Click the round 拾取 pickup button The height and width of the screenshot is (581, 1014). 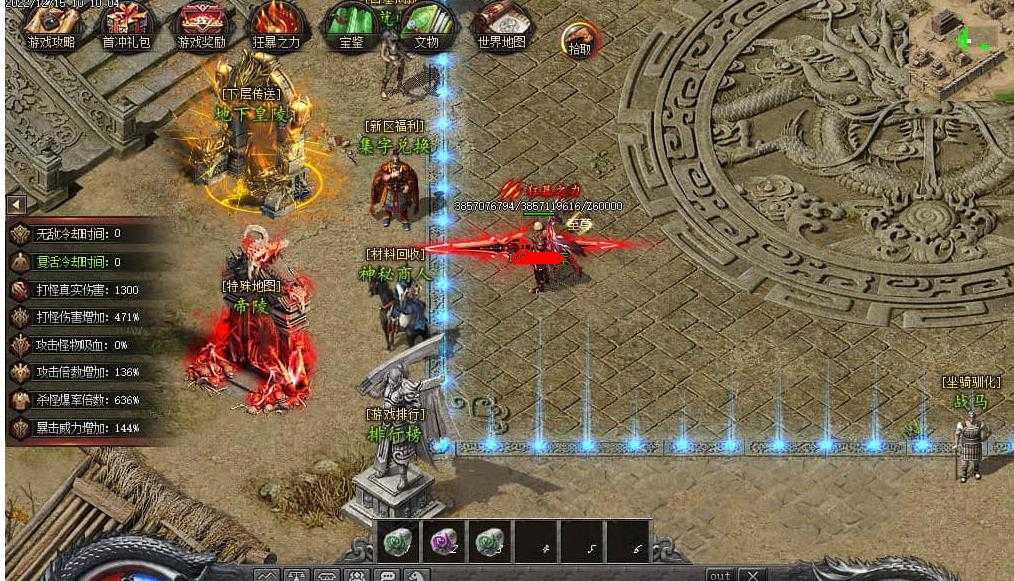[580, 40]
